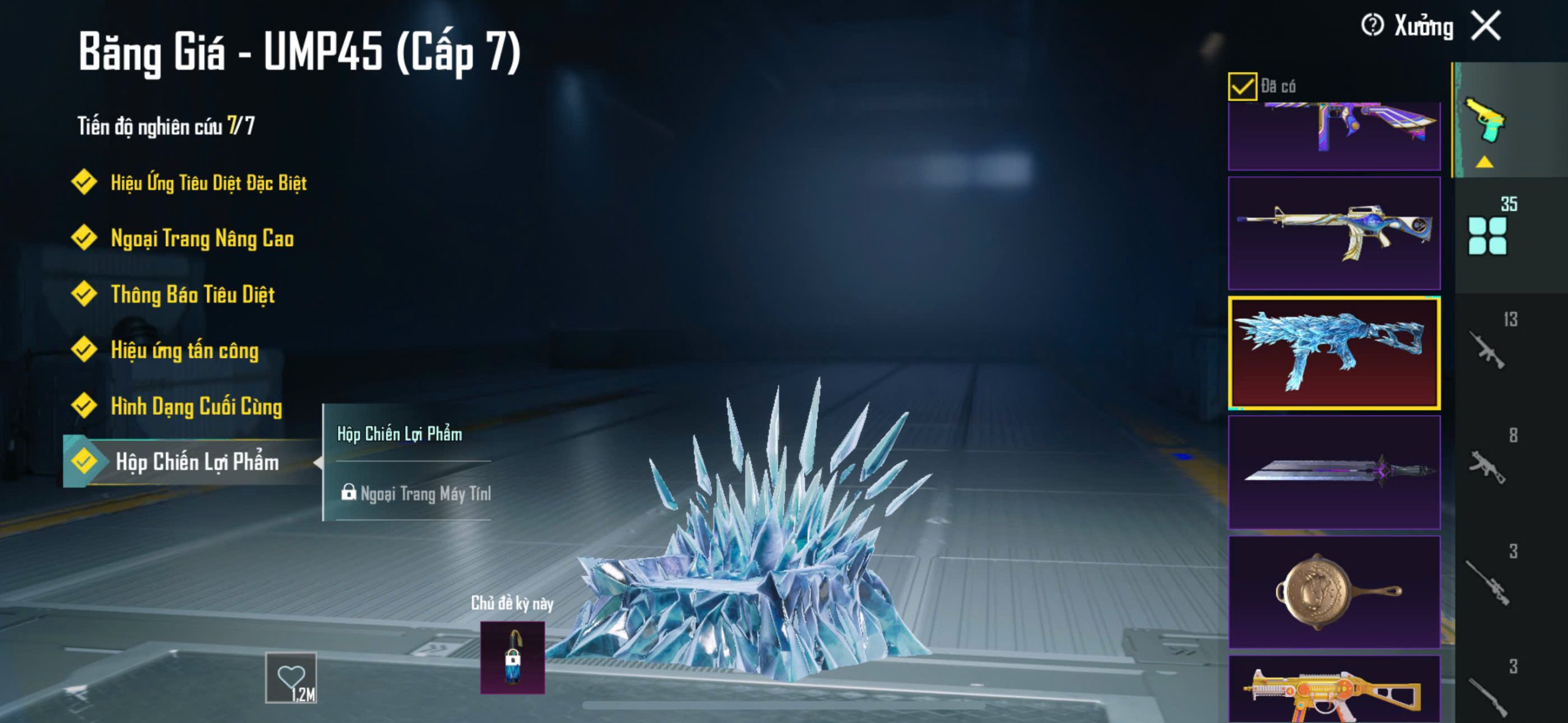The image size is (1568, 723).
Task: Open the Chủ đề kỳ này theme item
Action: point(512,657)
